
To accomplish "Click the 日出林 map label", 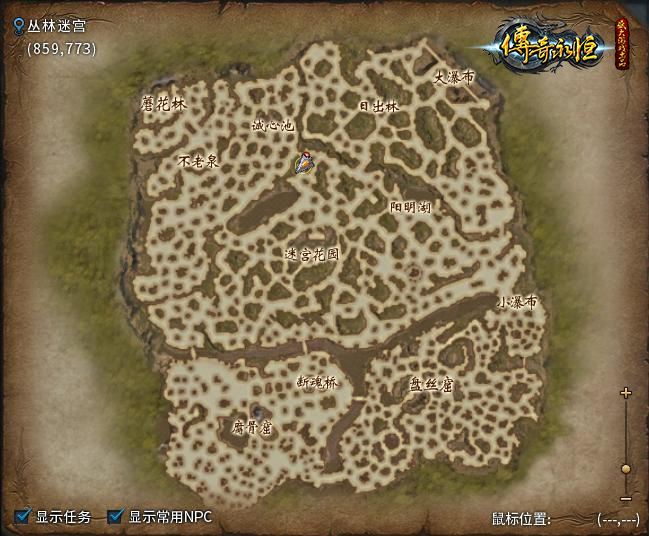I will pyautogui.click(x=379, y=105).
